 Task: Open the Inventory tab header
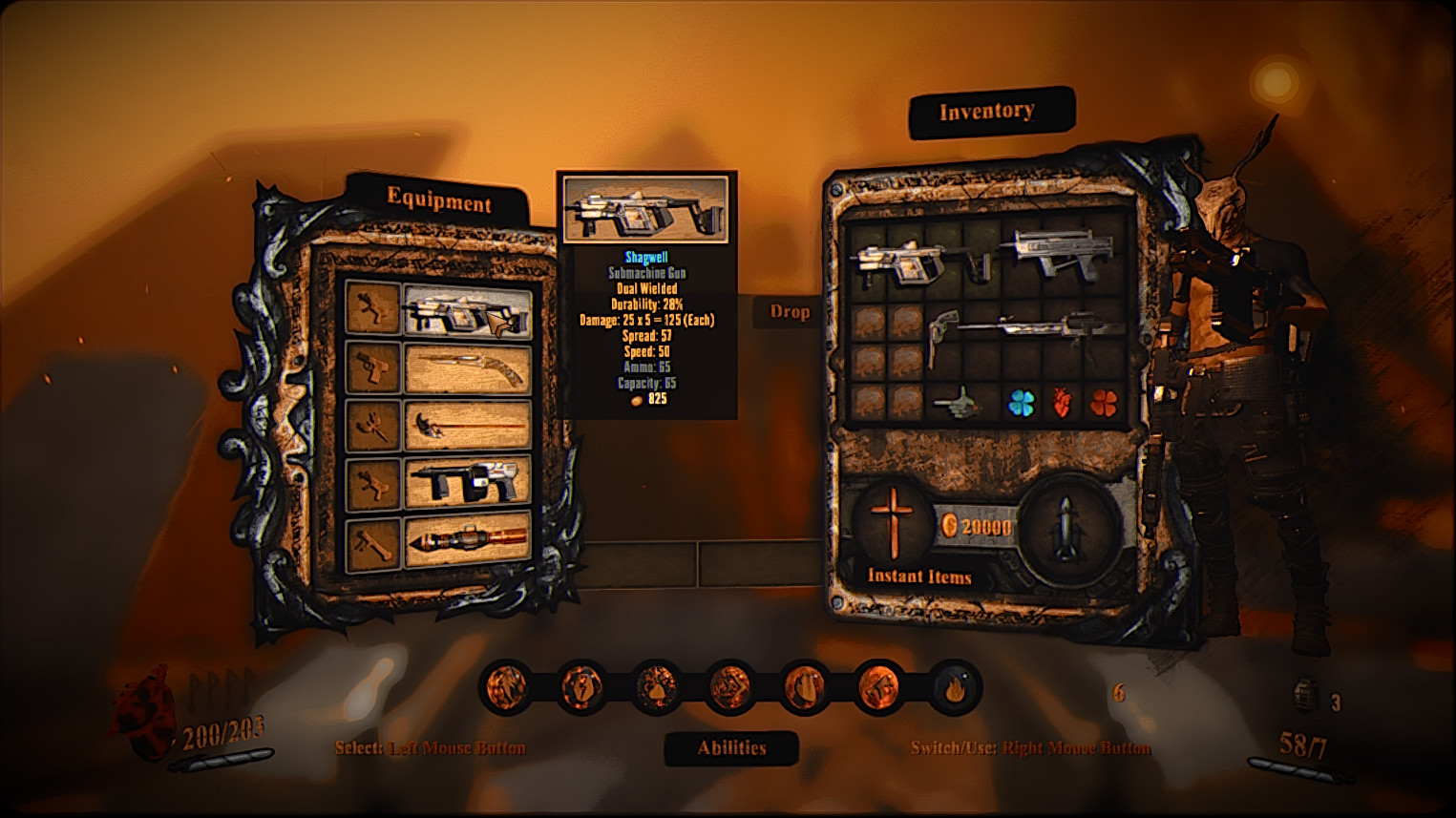(987, 112)
